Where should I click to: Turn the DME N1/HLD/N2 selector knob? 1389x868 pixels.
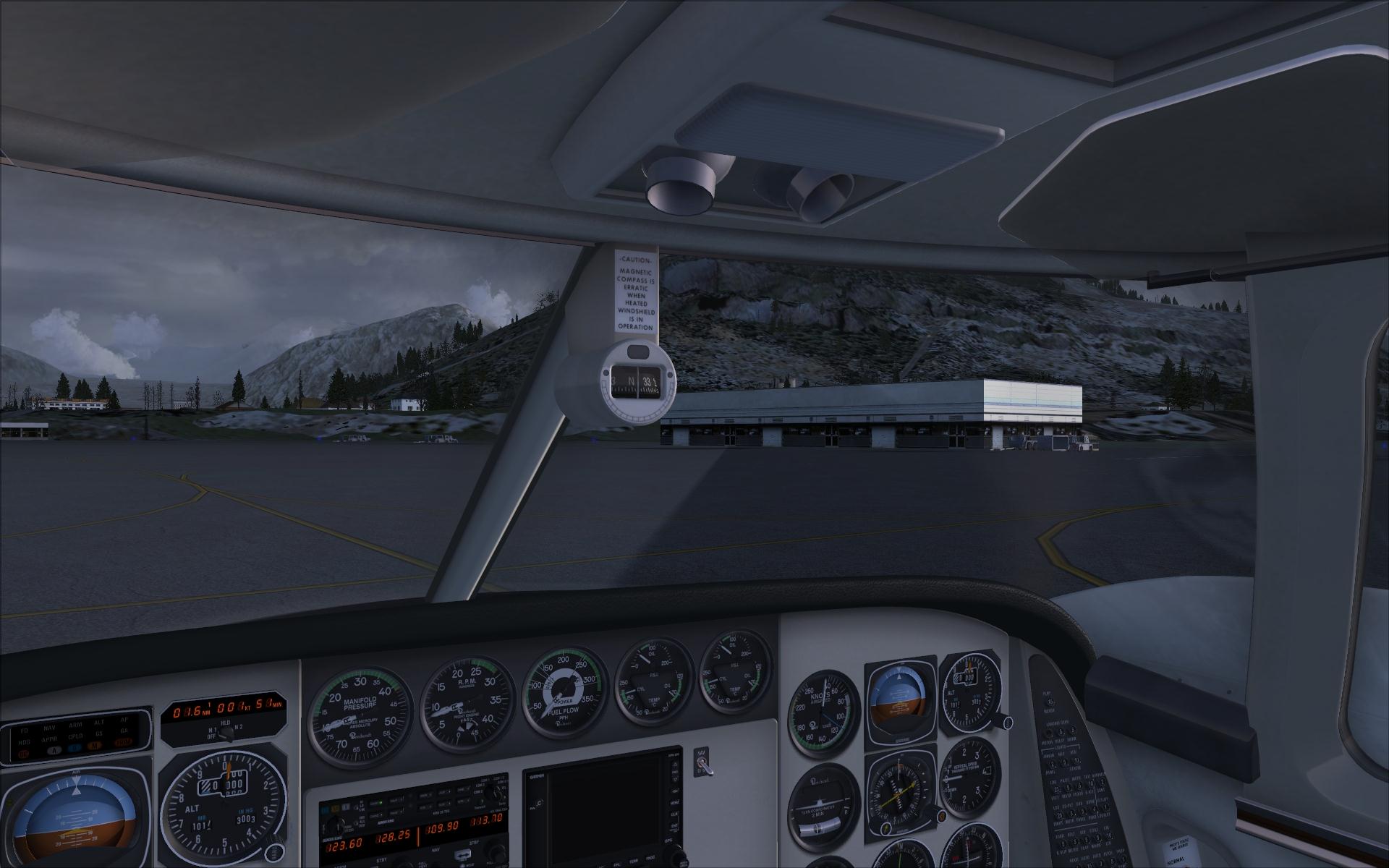[226, 733]
